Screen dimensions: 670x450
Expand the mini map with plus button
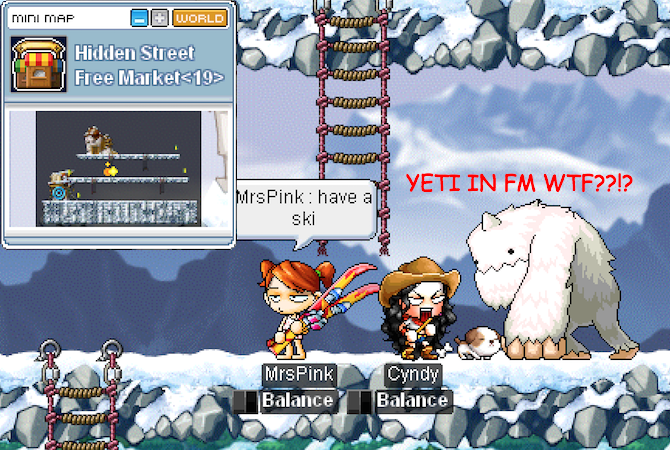pos(159,18)
